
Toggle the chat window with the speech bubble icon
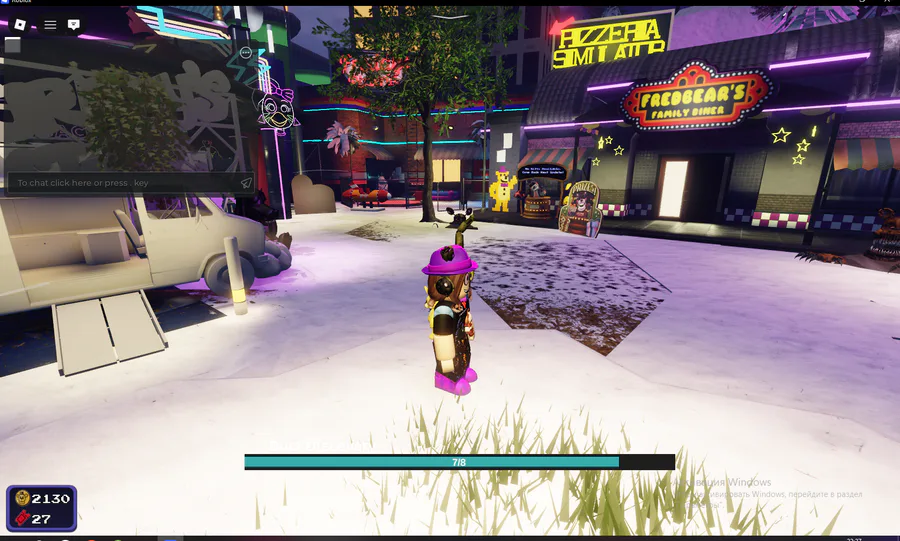pos(74,24)
